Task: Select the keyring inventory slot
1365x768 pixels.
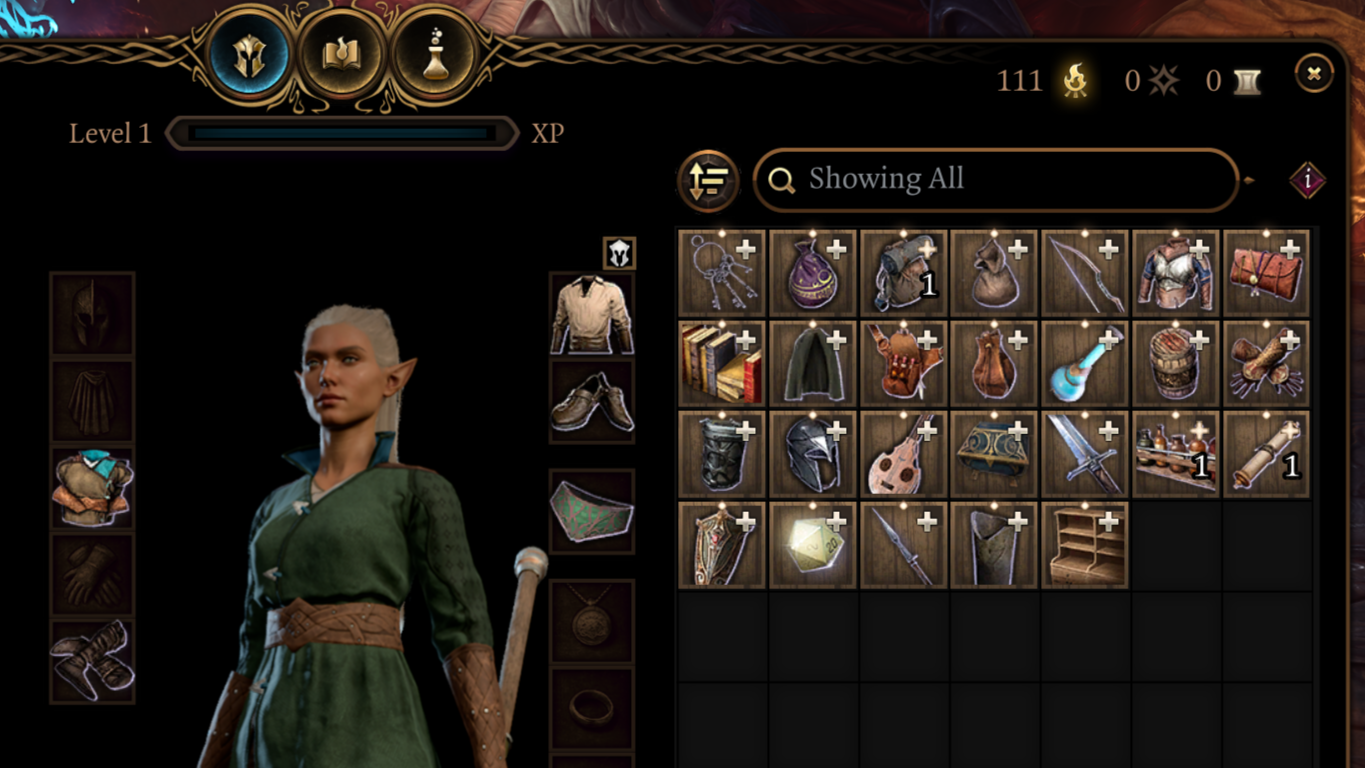Action: coord(721,273)
